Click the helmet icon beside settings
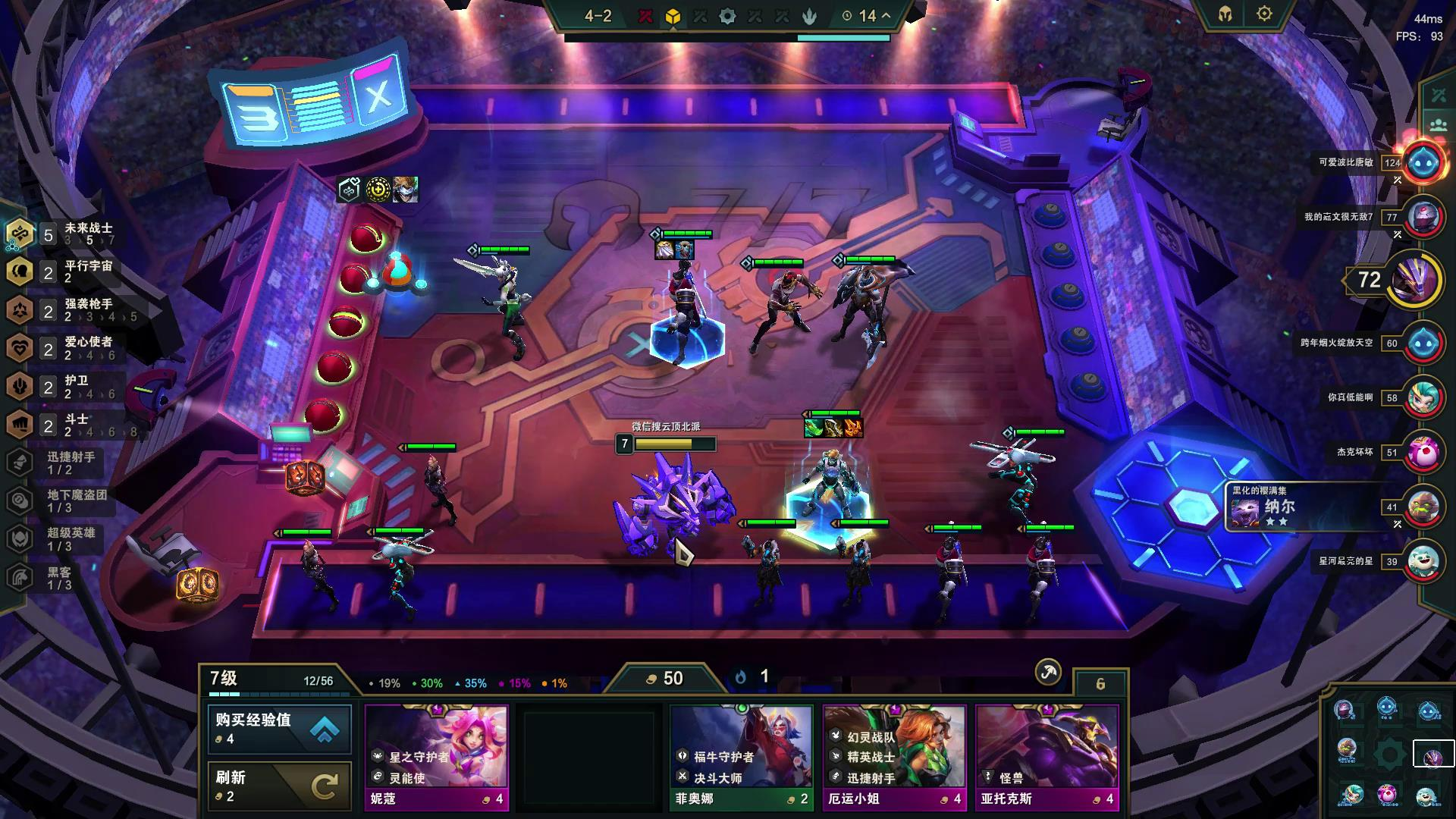 point(1225,14)
